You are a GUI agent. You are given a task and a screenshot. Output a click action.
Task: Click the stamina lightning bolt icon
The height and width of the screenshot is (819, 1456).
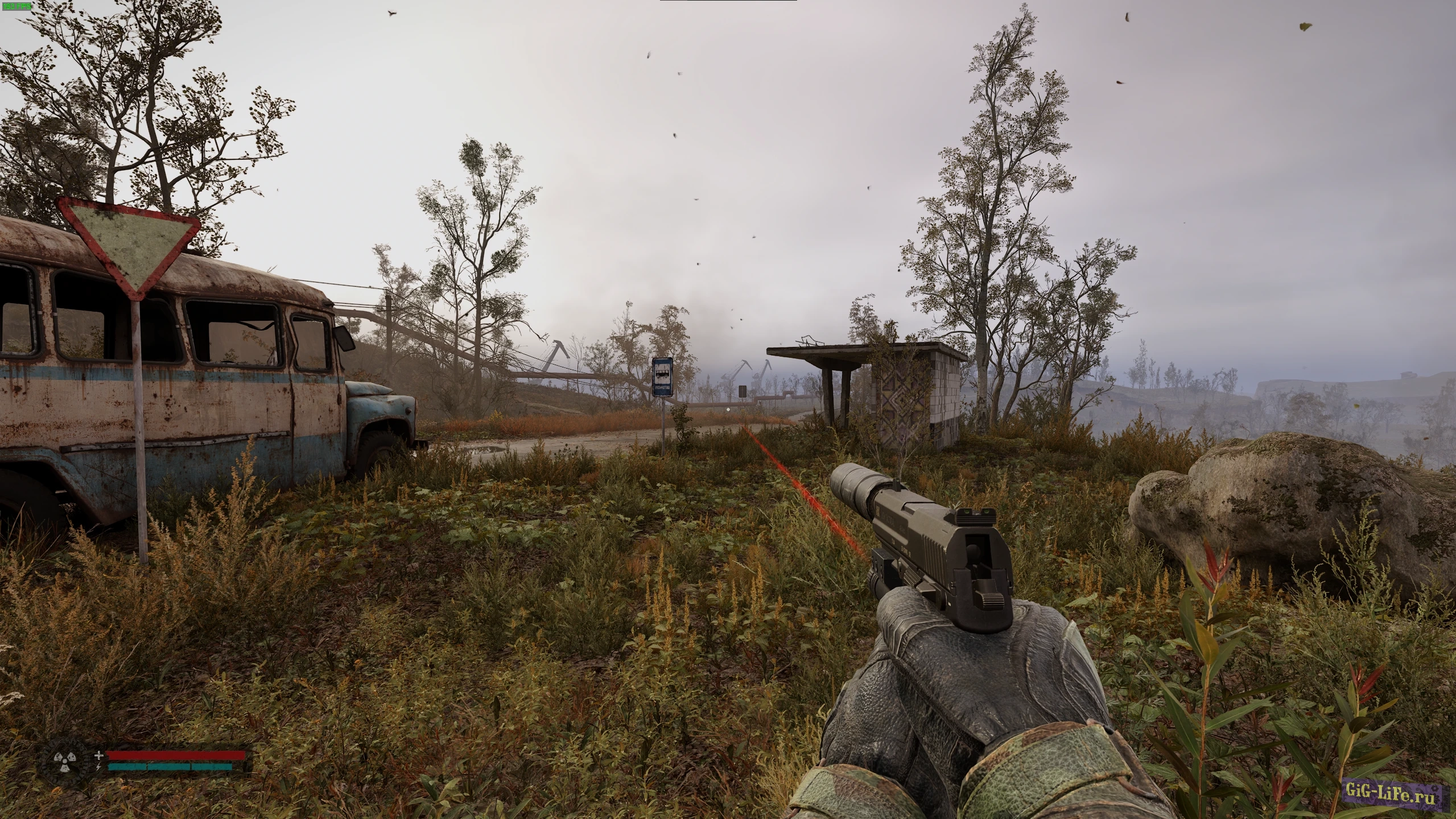coord(98,767)
